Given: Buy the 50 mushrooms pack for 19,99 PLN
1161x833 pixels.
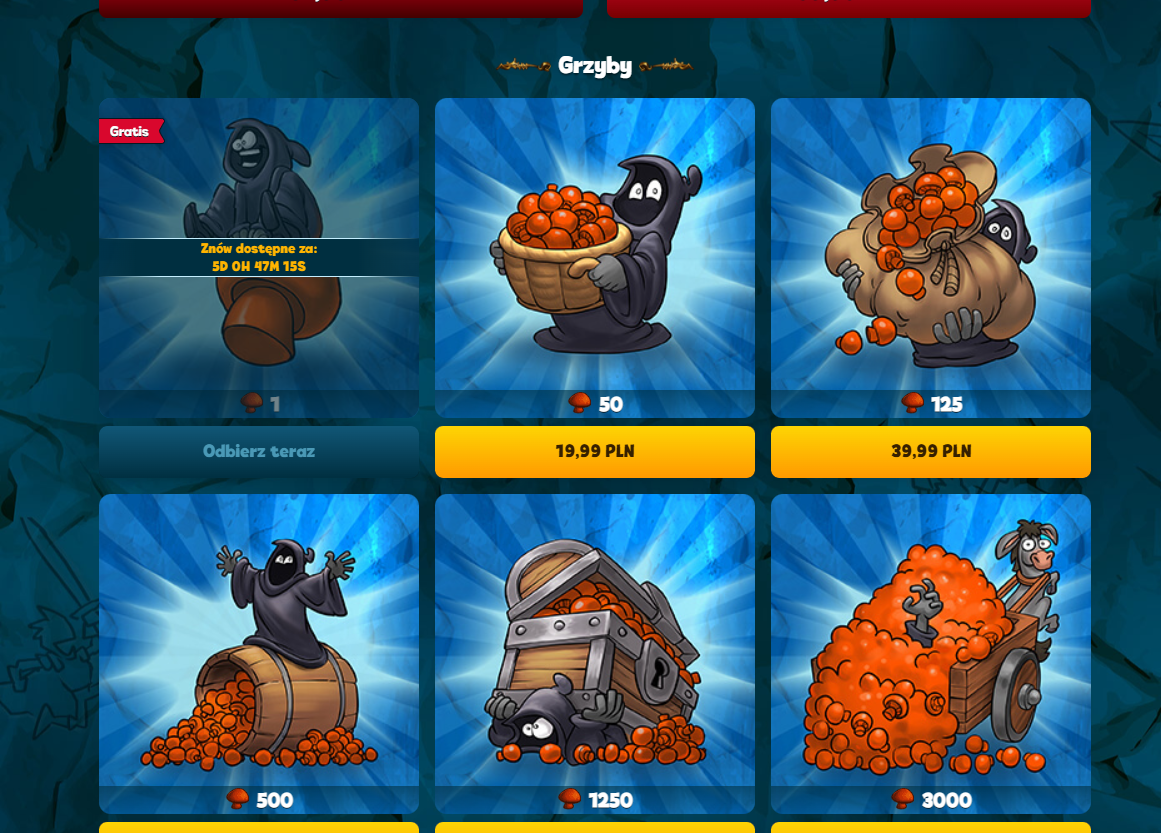Looking at the screenshot, I should point(594,451).
